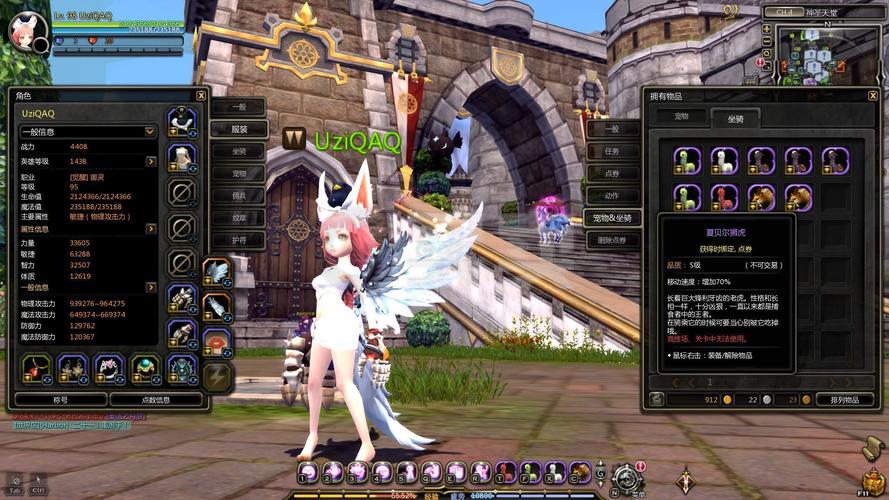Screen dimensions: 889x500
Task: Open the 删除点券 category tab
Action: tap(612, 240)
